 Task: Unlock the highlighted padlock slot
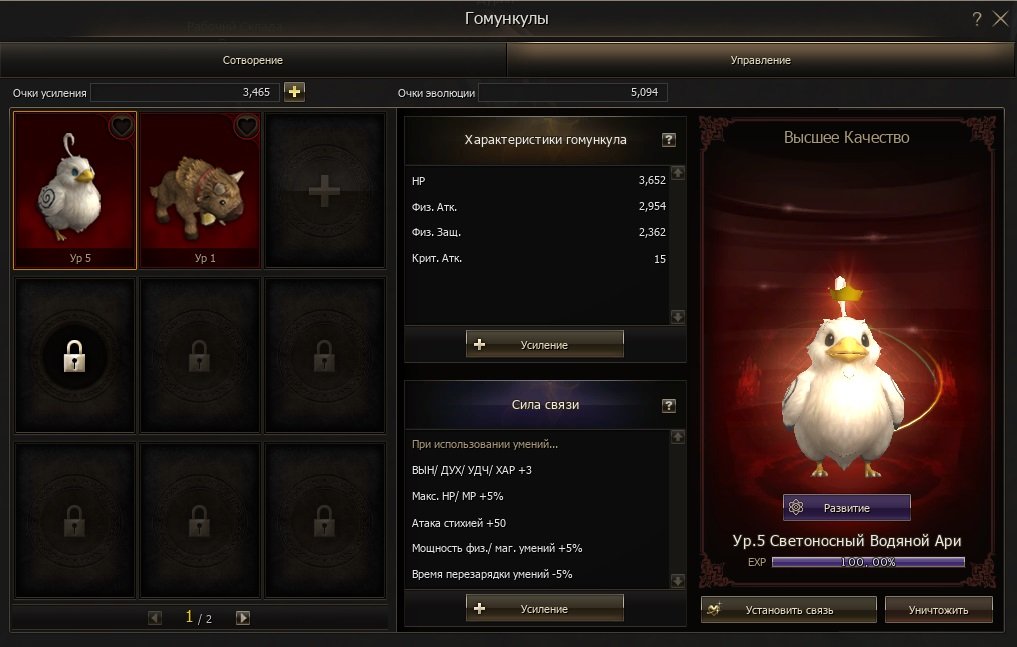(x=75, y=355)
